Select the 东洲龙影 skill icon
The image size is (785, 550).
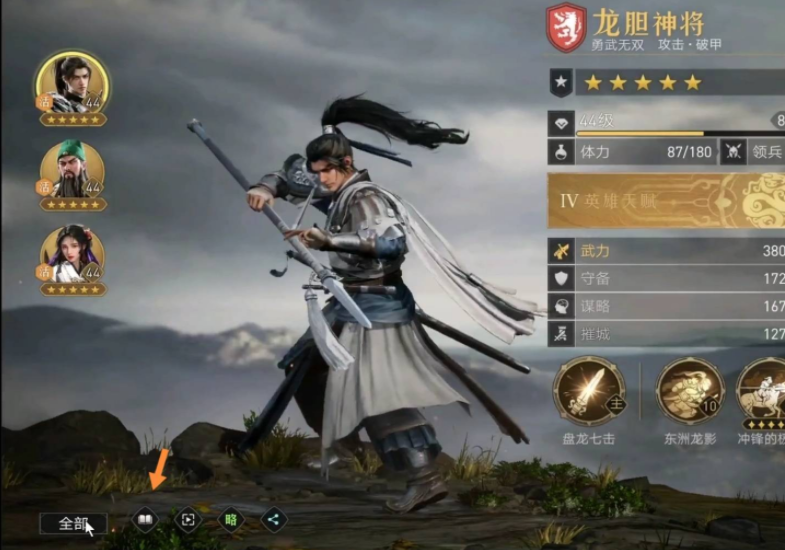(x=689, y=391)
